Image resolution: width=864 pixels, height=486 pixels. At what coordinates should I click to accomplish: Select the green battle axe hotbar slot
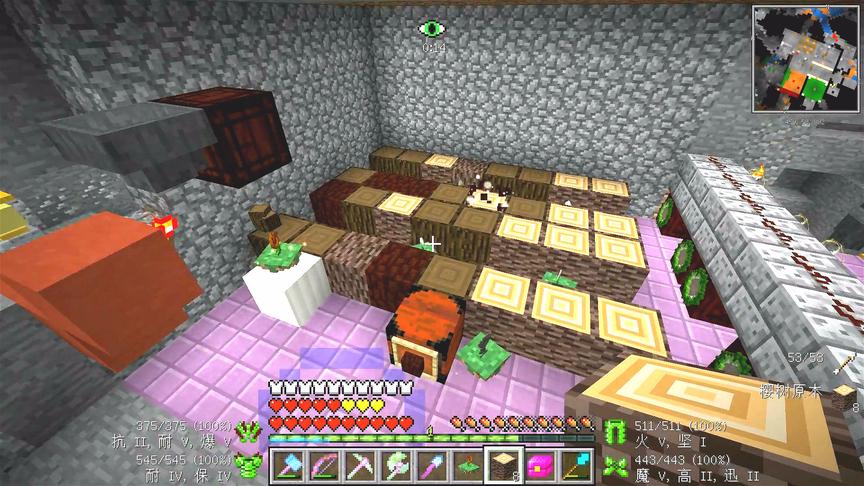click(x=395, y=464)
